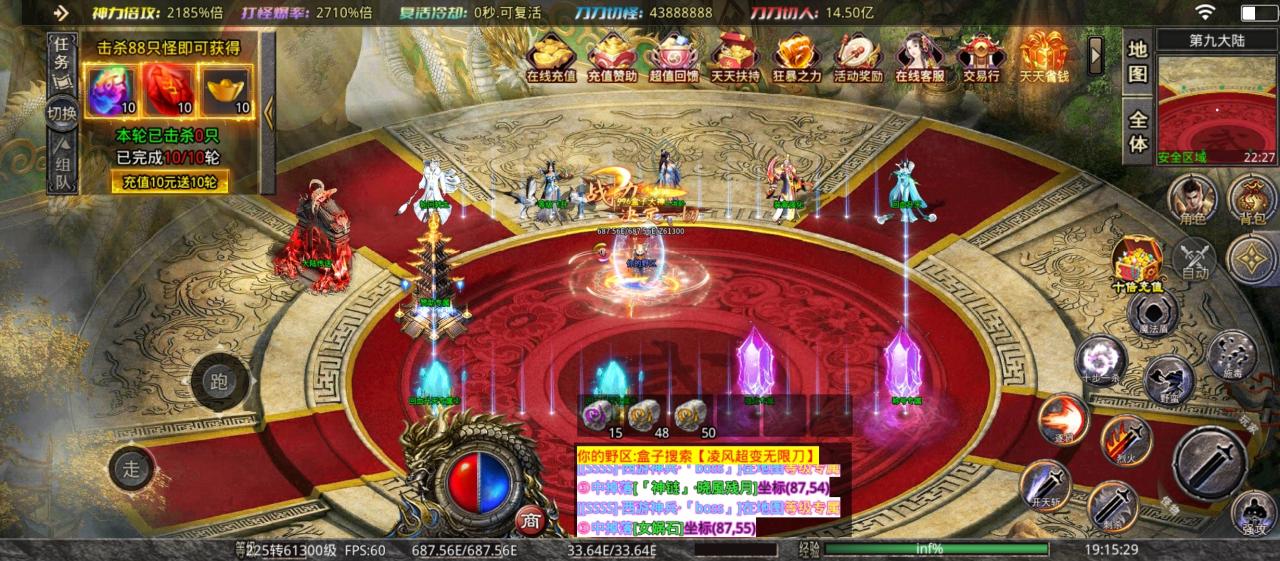Toggle 自动 auto-battle mode

point(1195,259)
